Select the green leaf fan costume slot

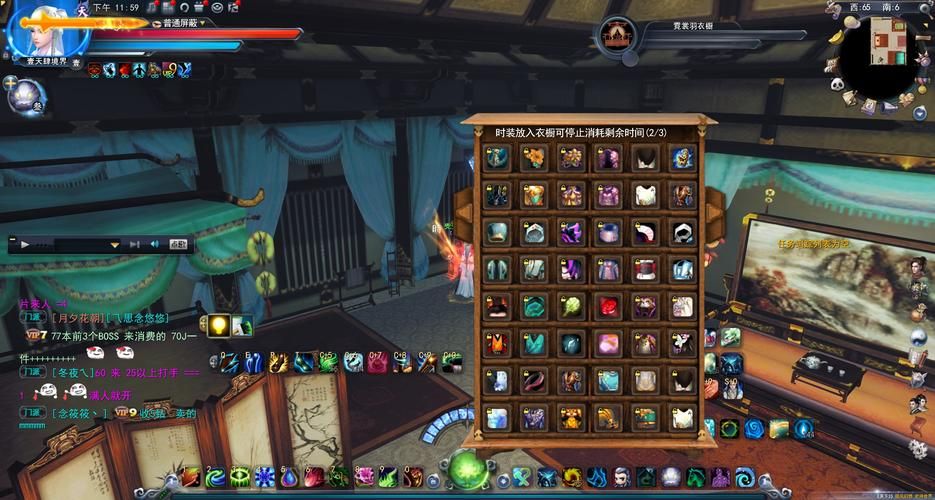click(571, 307)
